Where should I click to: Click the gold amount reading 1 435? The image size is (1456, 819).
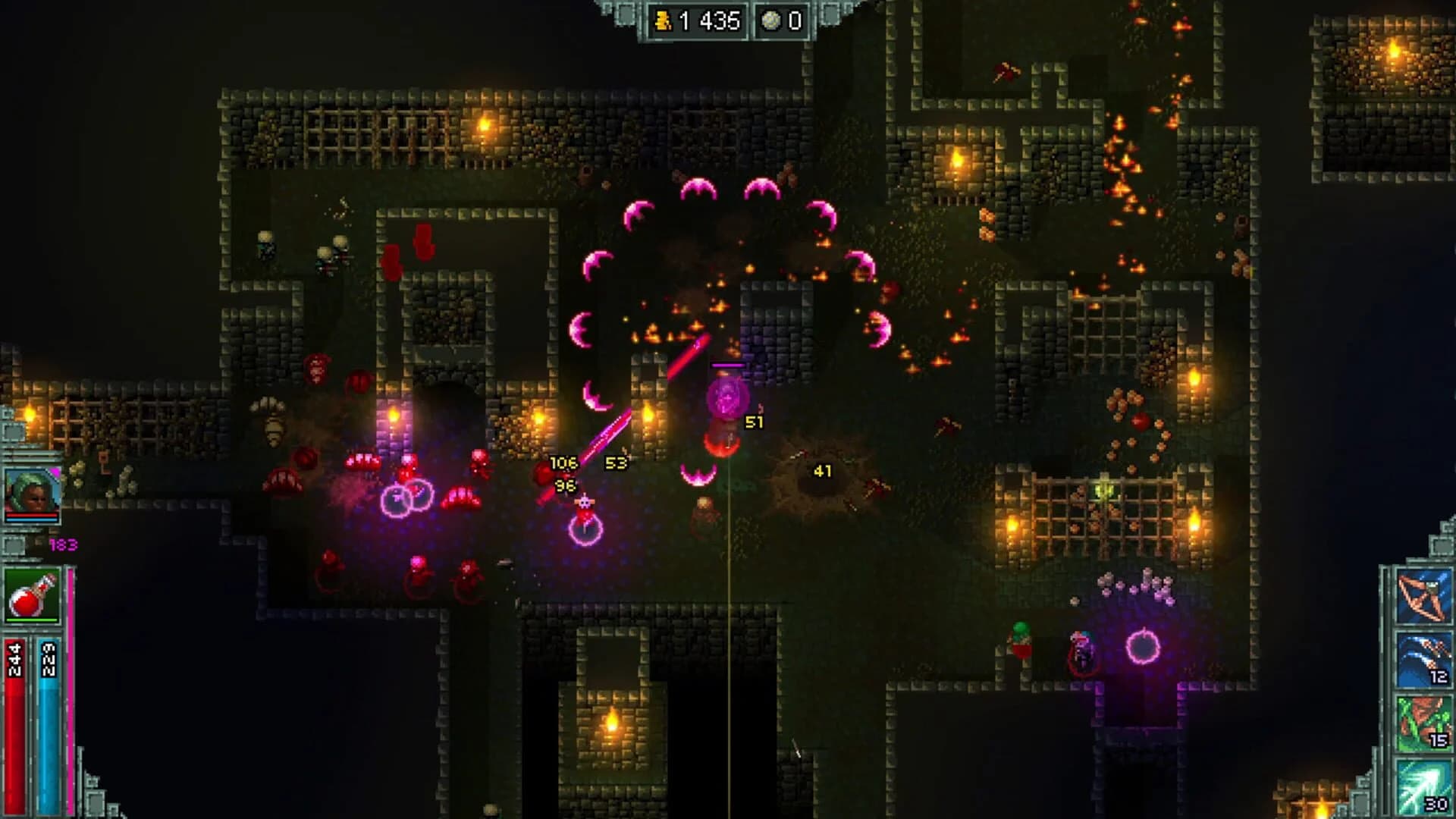[x=709, y=21]
